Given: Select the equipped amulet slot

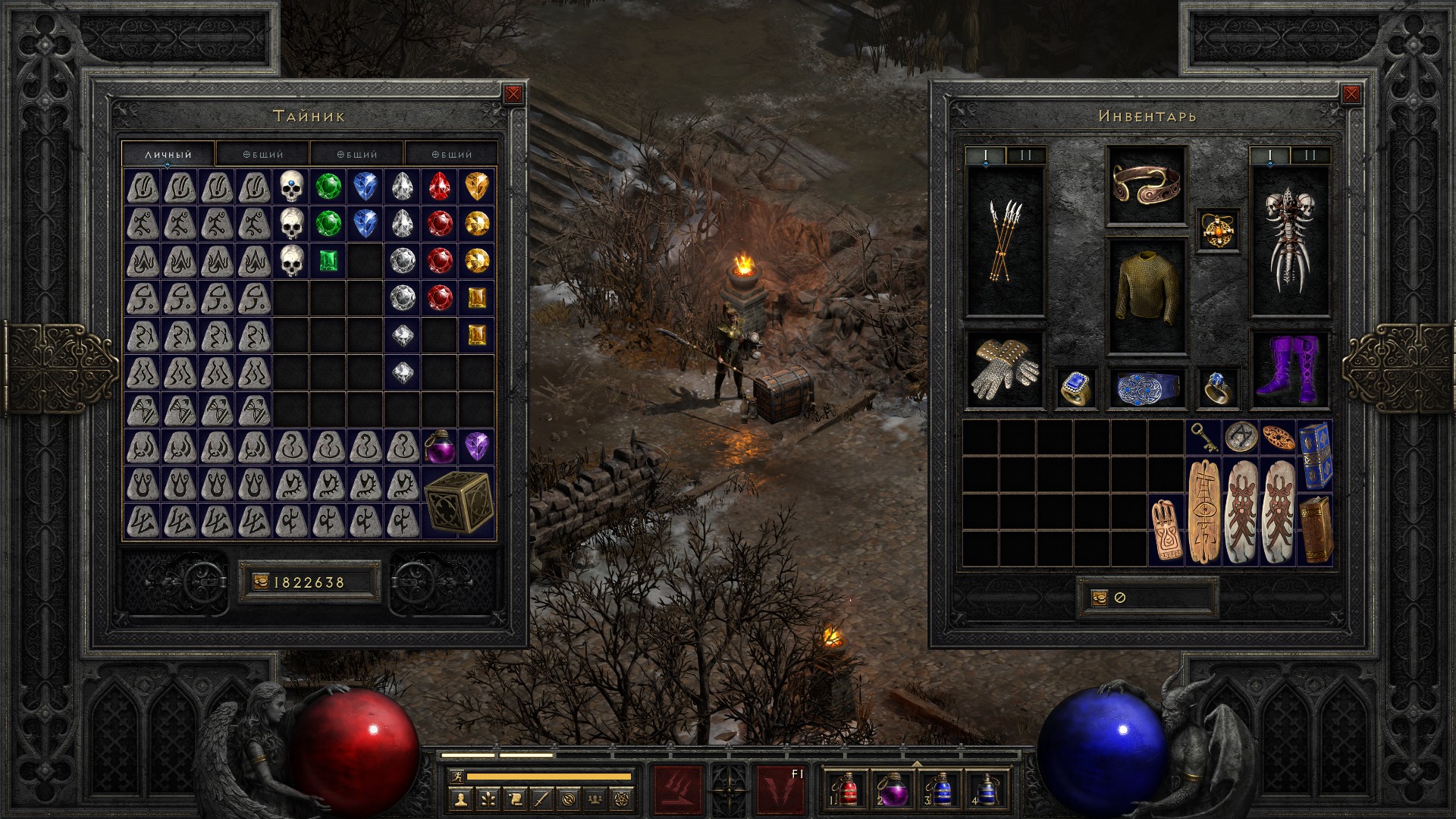Looking at the screenshot, I should (x=1219, y=229).
